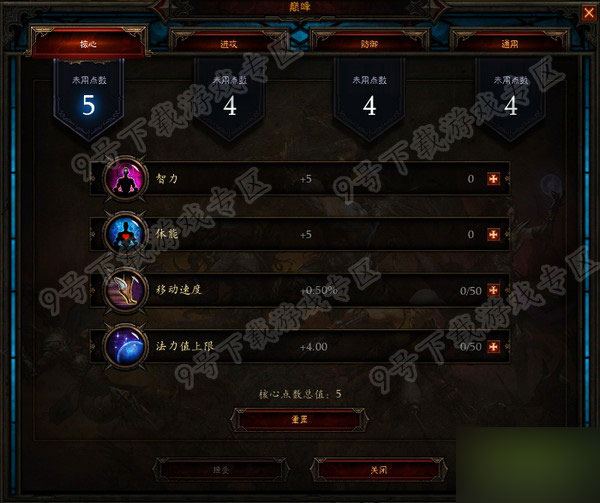Screen dimensions: 600x503
Task: Add a point to 体能 (Vitality)
Action: [492, 235]
